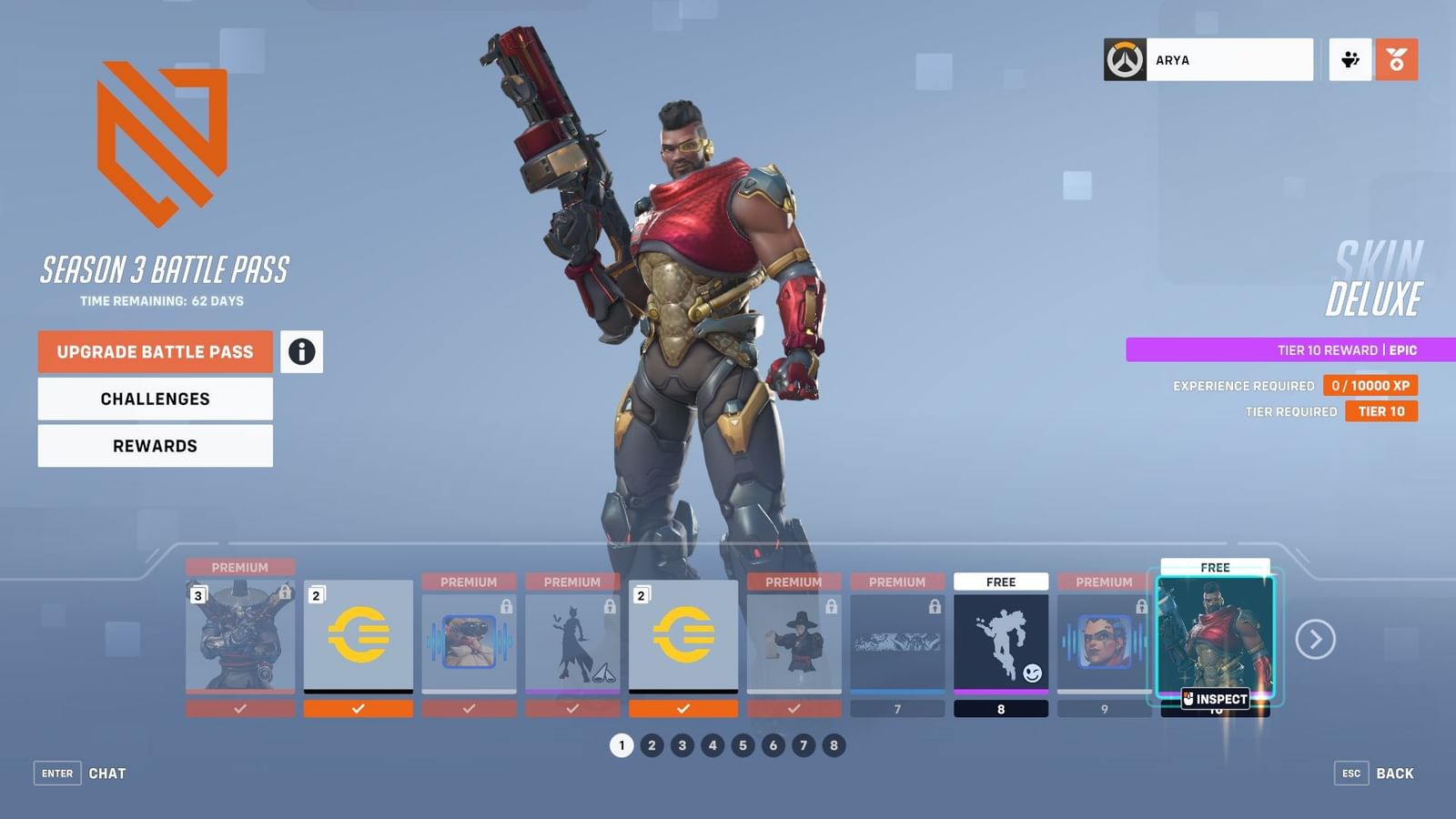
Task: Open the orange challenges medal icon
Action: tap(1399, 58)
